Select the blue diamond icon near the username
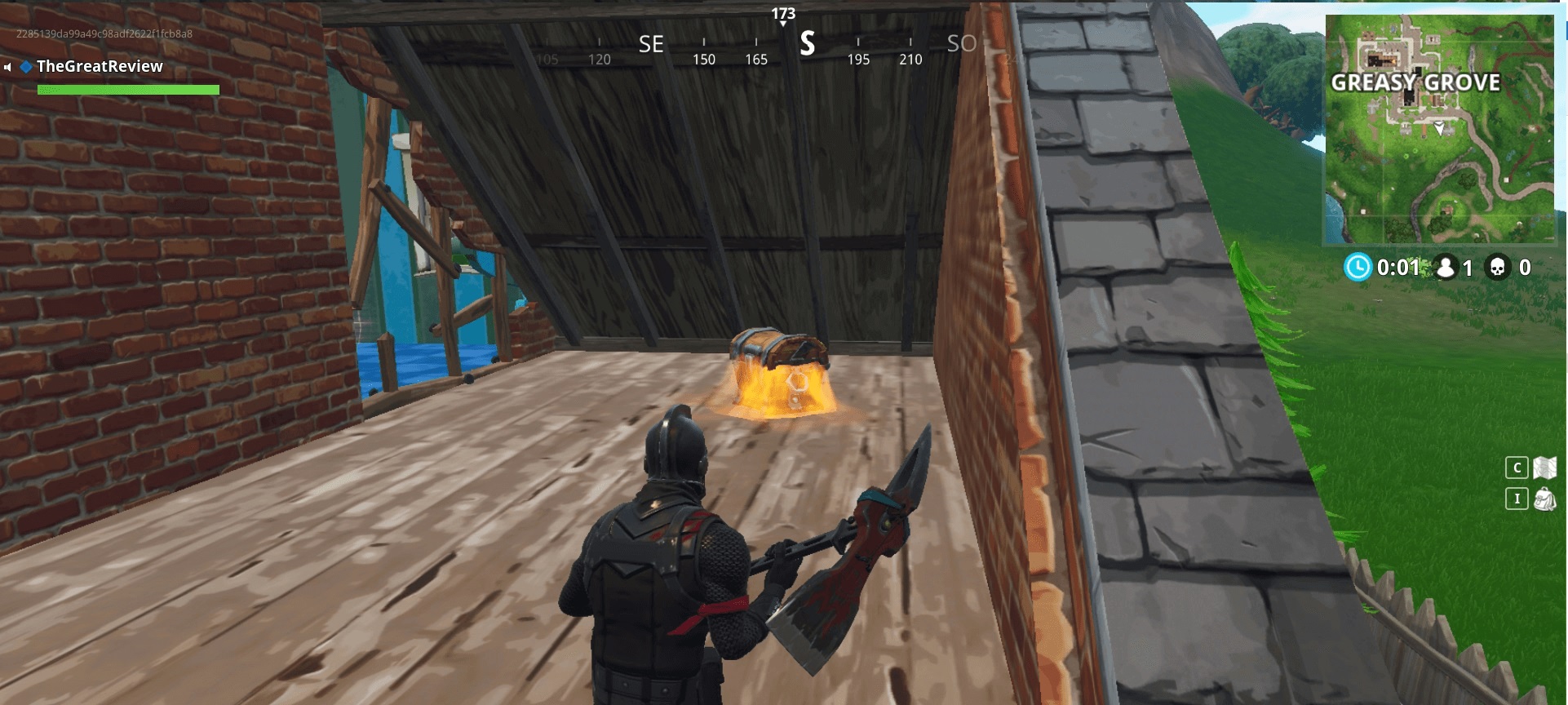Screen dimensions: 1568x705 point(26,67)
